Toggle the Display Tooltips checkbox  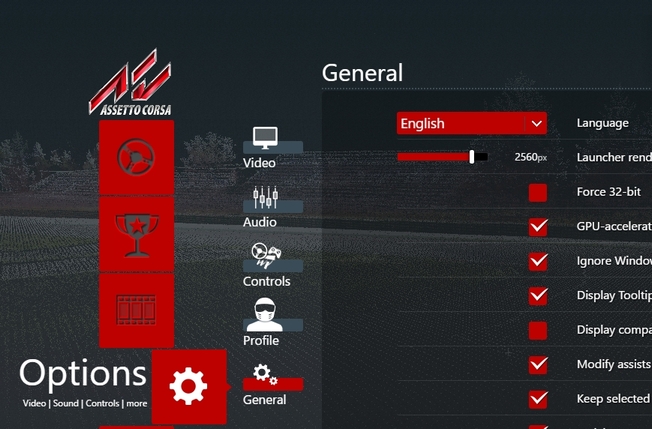[538, 296]
